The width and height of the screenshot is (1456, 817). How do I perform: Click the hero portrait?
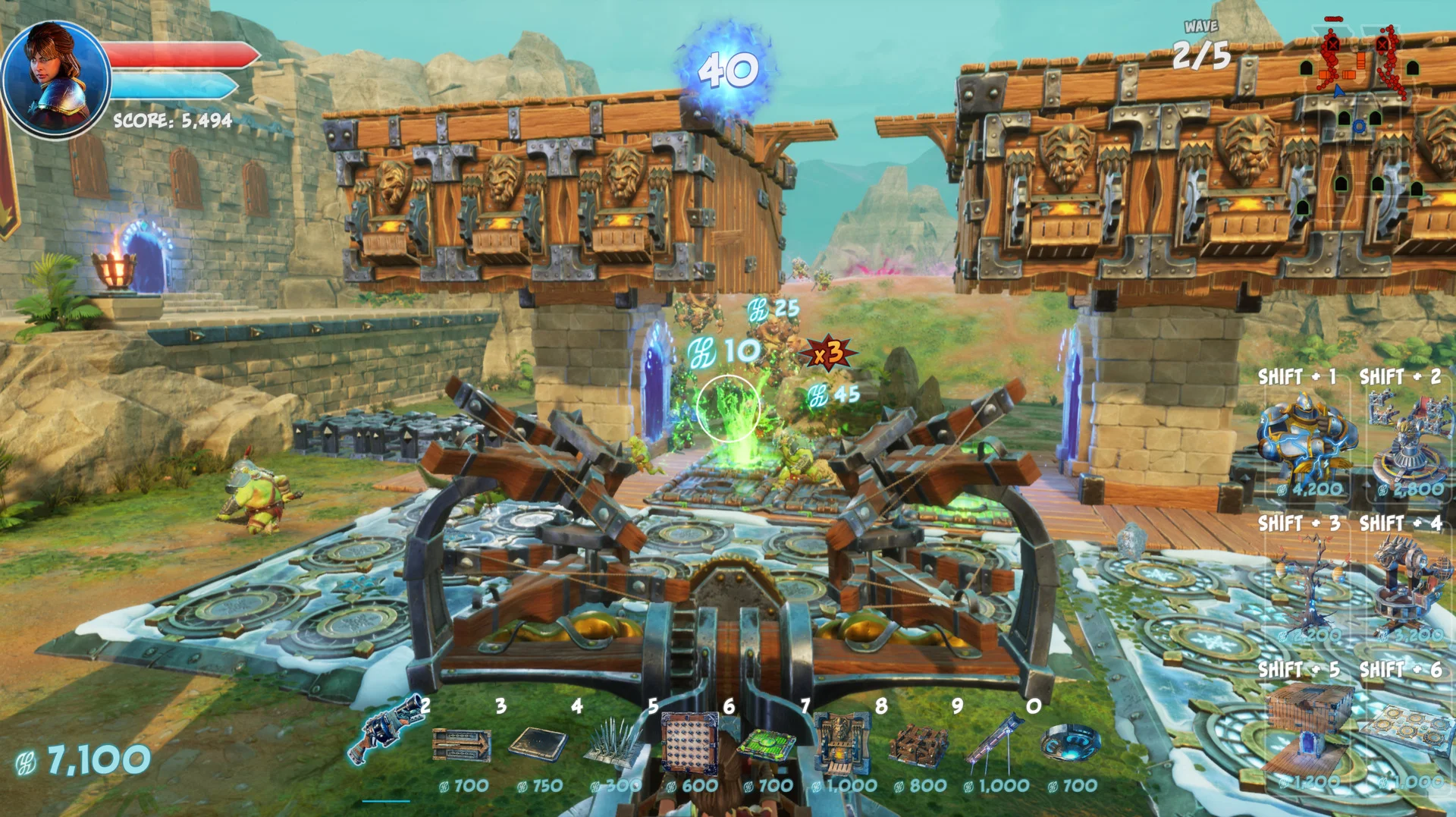(x=55, y=78)
